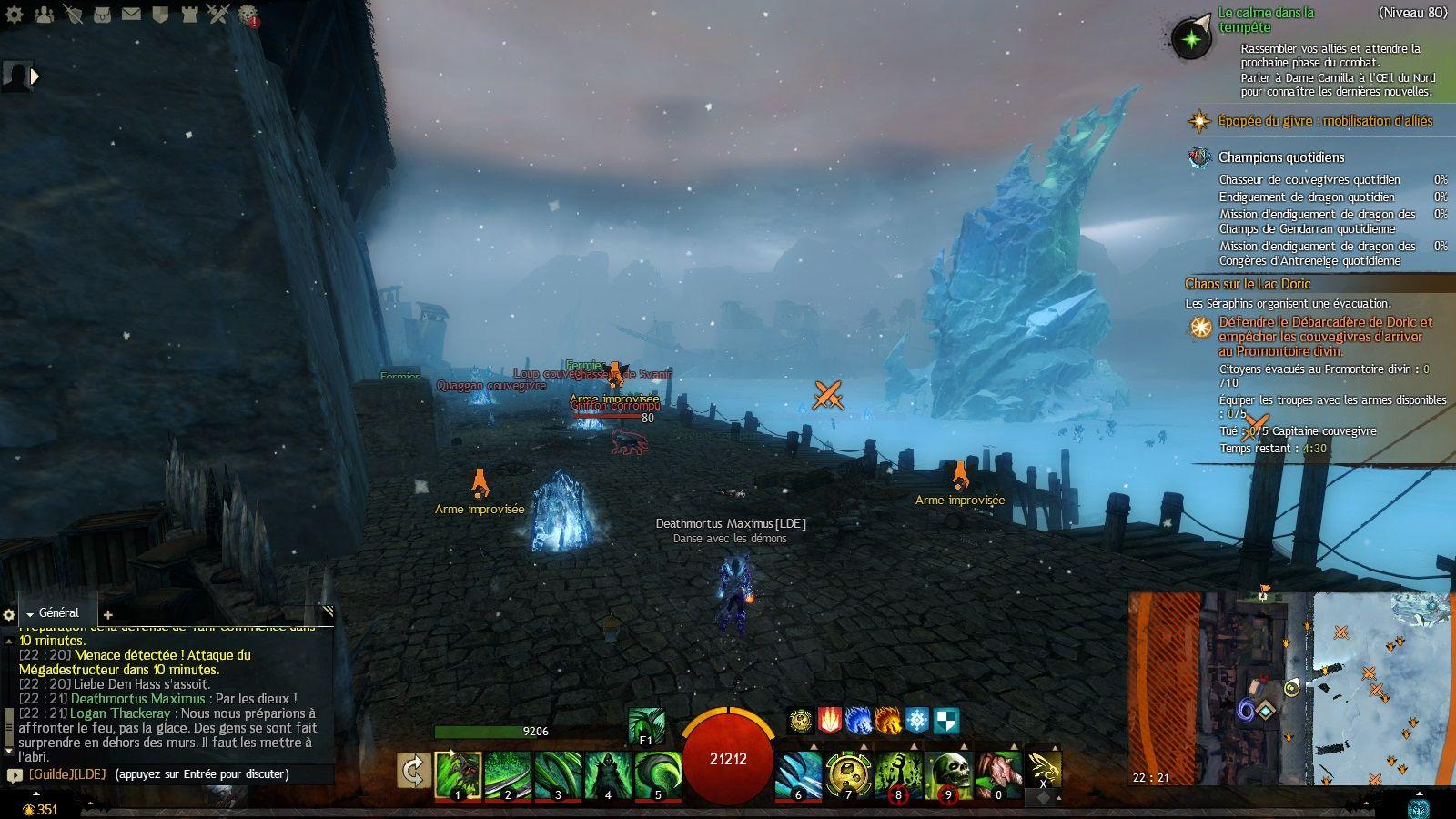Activate the green skull skill 9
This screenshot has width=1456, height=819.
click(948, 773)
